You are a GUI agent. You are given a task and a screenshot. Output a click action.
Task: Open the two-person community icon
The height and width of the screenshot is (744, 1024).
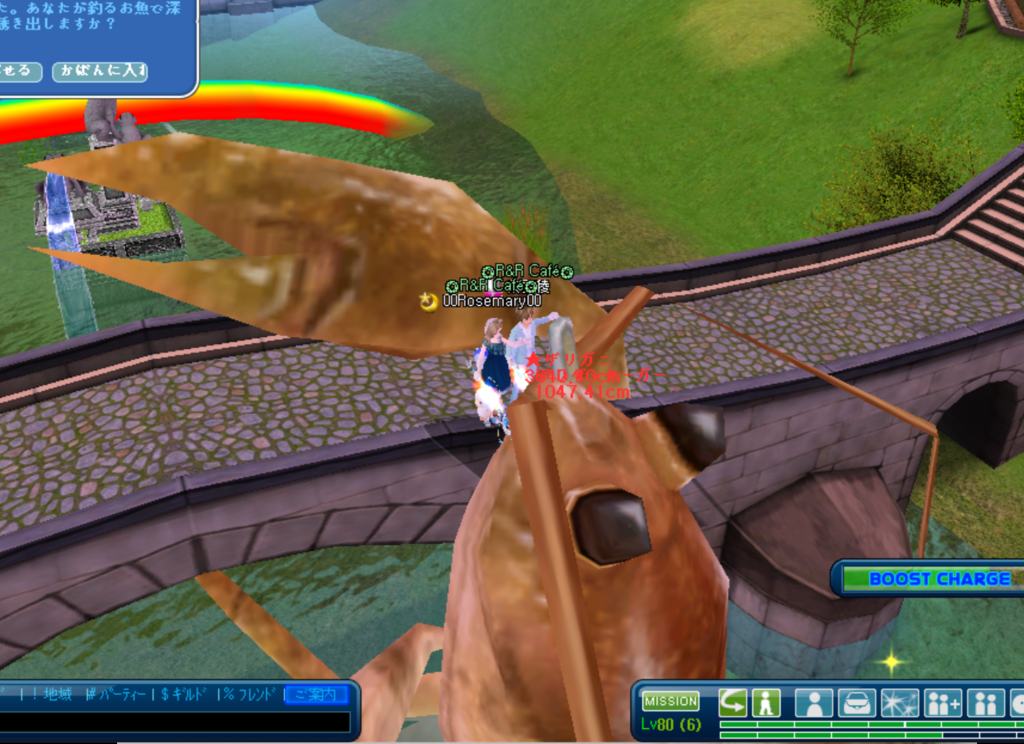click(x=986, y=702)
